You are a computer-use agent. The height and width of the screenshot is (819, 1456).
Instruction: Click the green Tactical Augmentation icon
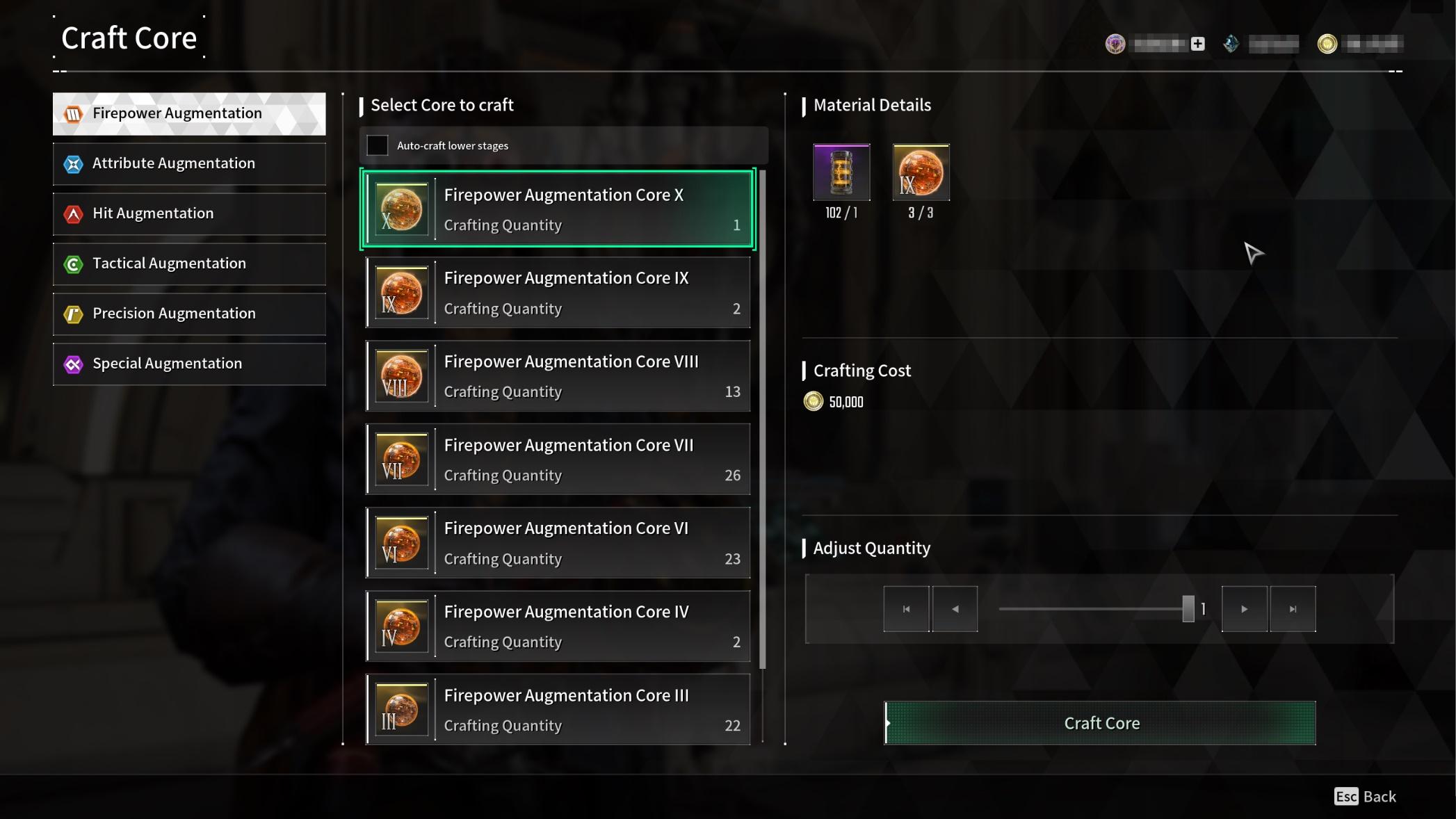(73, 263)
